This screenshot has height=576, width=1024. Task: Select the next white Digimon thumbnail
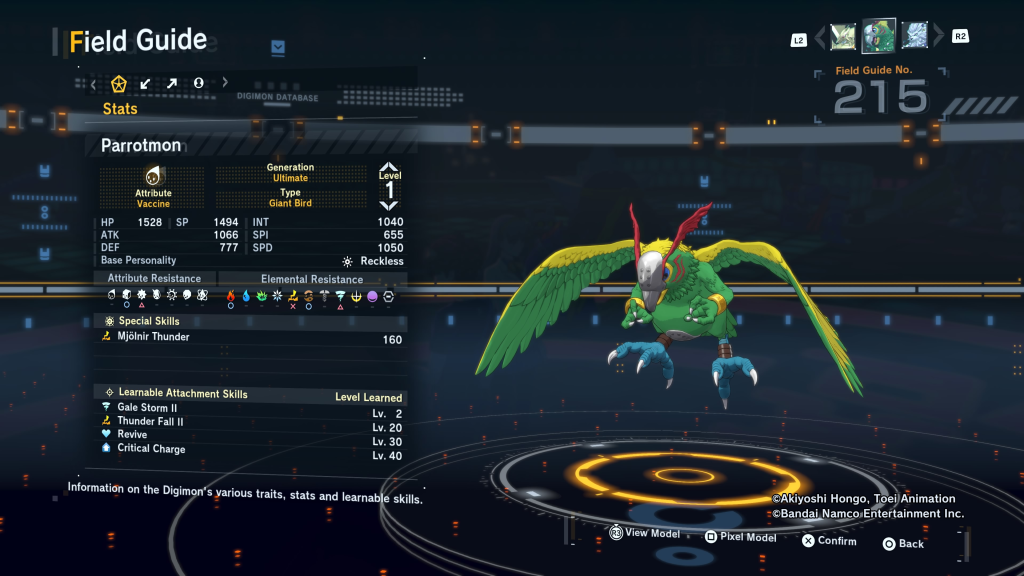(x=914, y=37)
